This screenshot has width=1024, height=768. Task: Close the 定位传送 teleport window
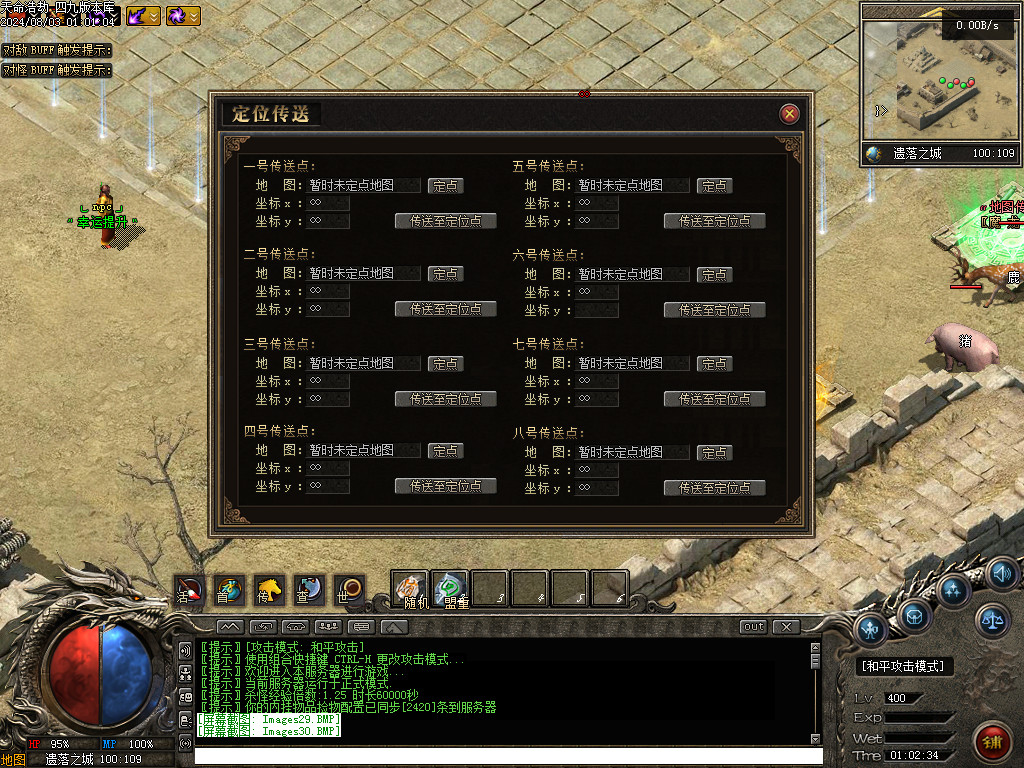tap(790, 114)
